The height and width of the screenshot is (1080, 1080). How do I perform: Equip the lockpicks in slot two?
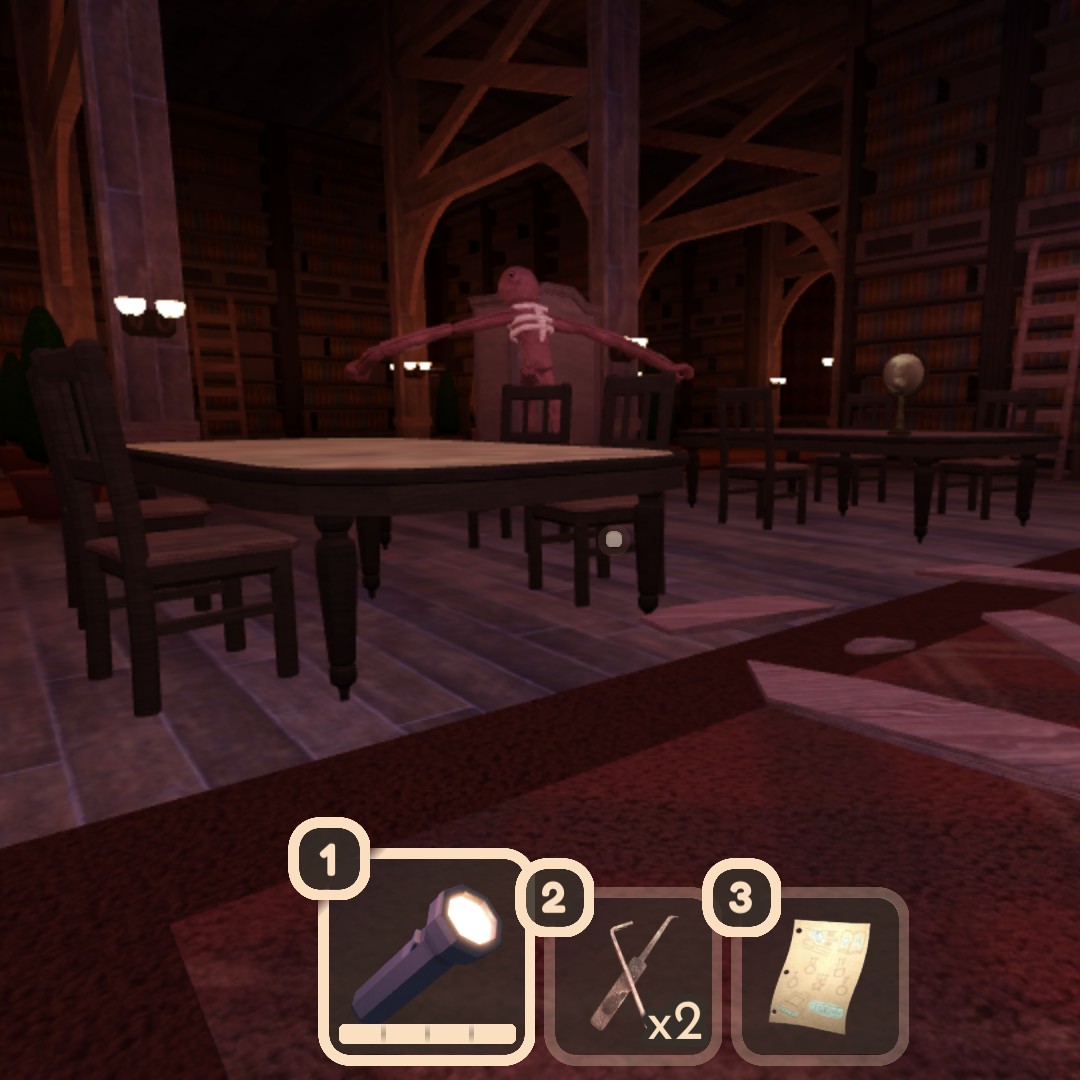tap(632, 976)
